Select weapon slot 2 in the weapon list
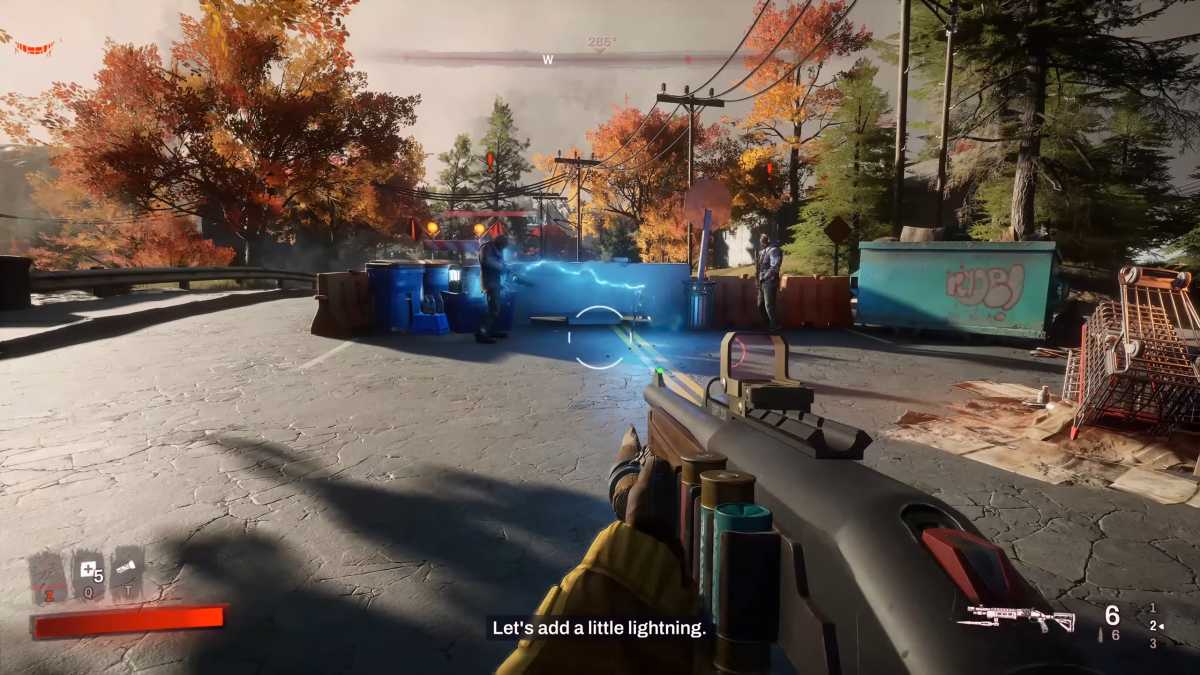Screen dimensions: 1200x675 click(x=1153, y=625)
